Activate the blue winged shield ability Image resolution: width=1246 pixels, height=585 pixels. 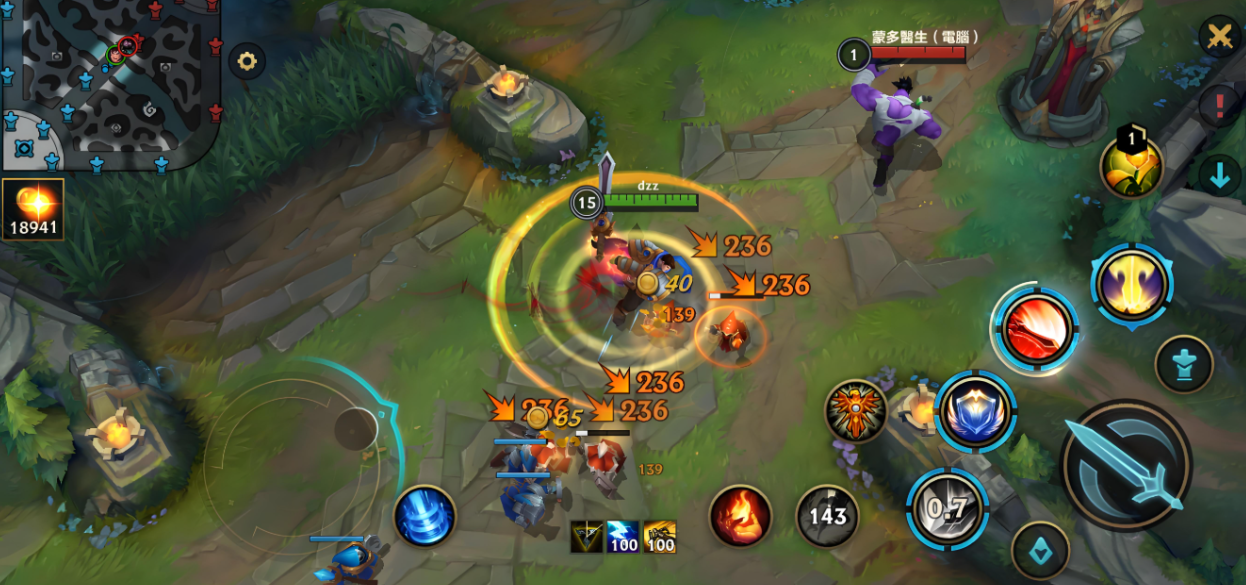pyautogui.click(x=975, y=410)
